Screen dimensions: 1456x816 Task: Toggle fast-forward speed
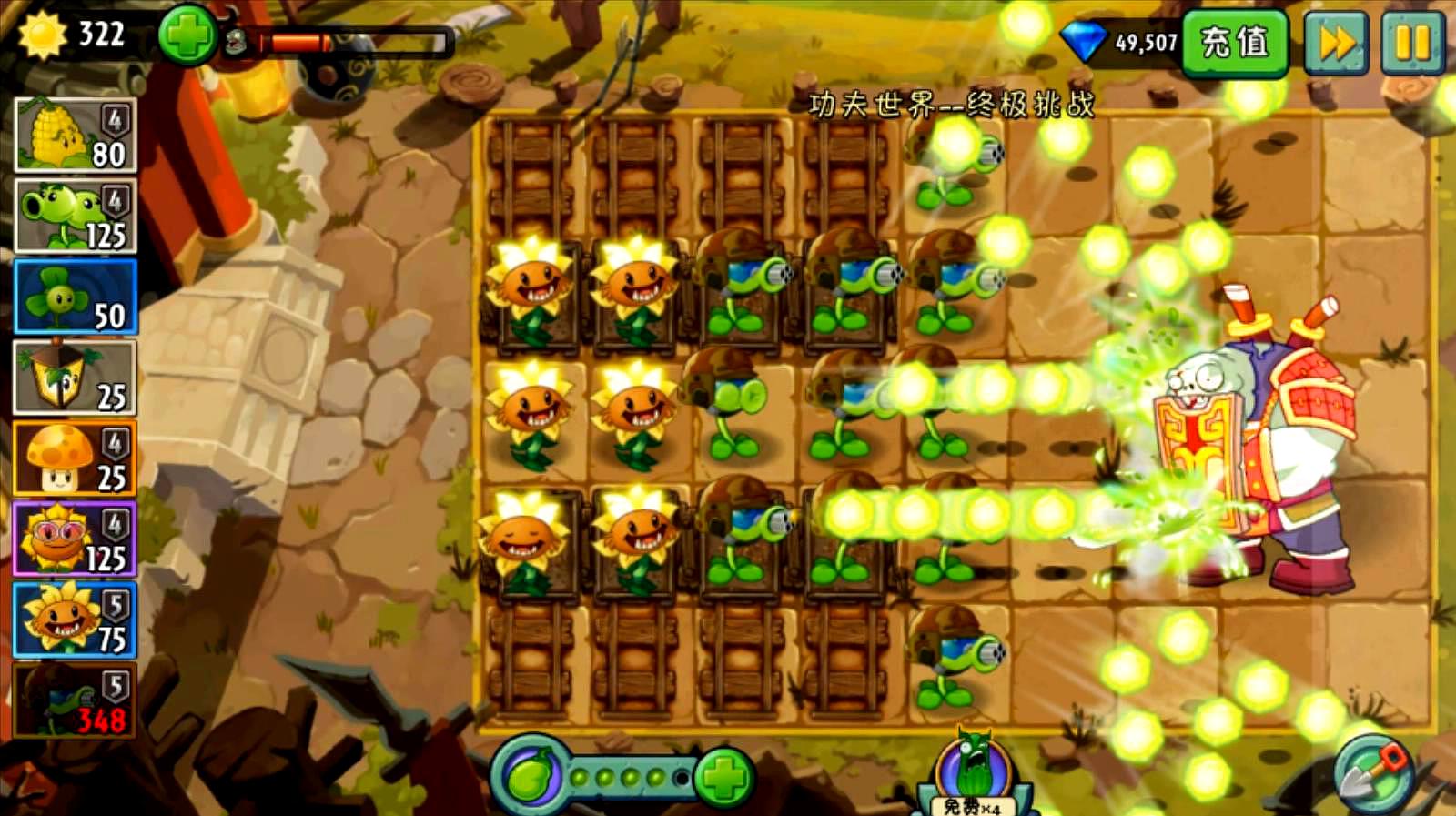1335,42
